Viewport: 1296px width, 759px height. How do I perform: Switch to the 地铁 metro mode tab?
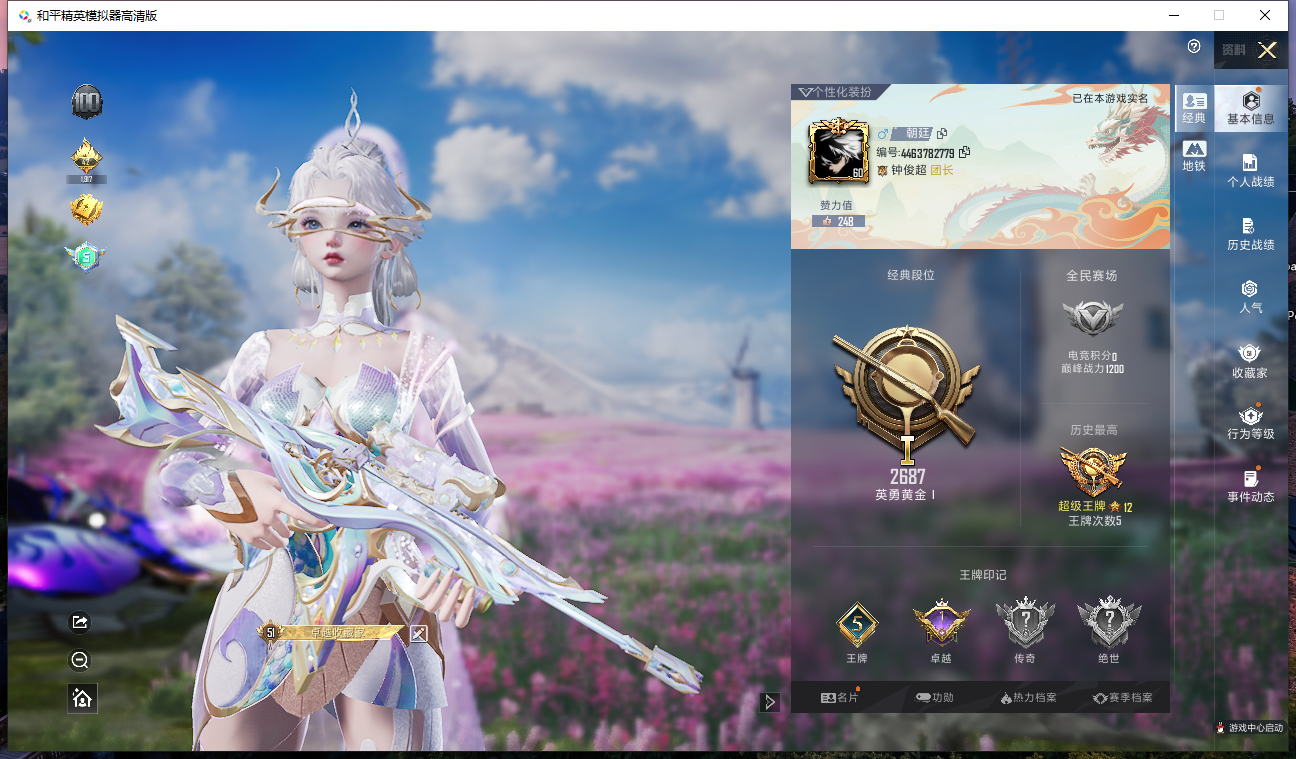tap(1194, 156)
